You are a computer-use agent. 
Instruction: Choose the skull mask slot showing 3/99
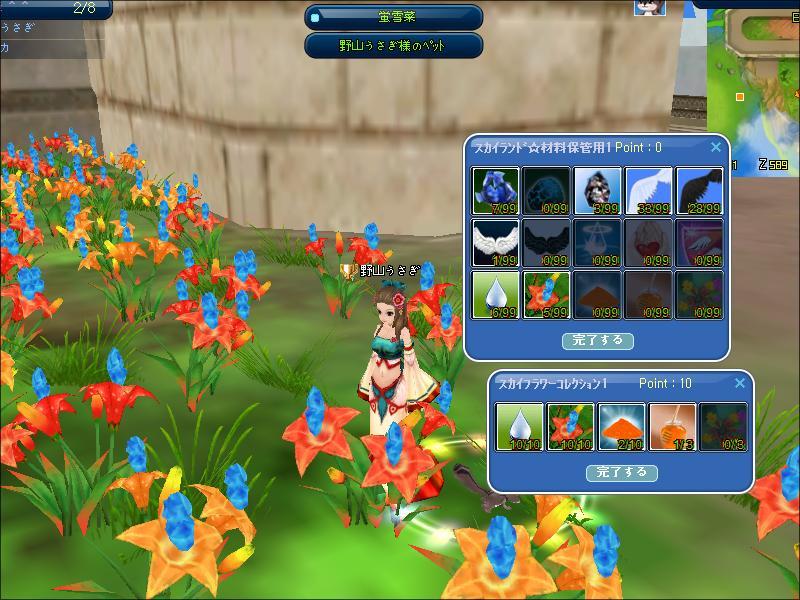[598, 191]
